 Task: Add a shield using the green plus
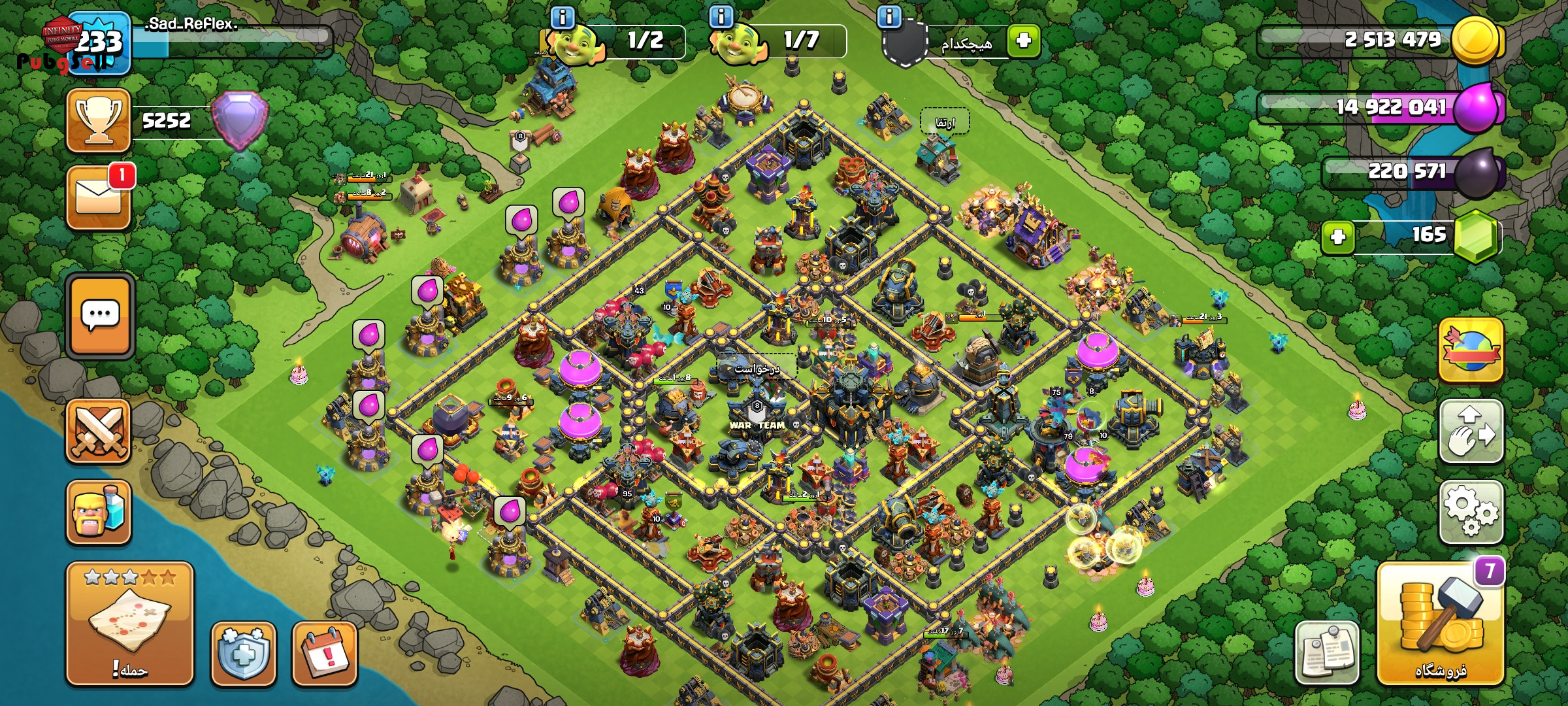1023,41
